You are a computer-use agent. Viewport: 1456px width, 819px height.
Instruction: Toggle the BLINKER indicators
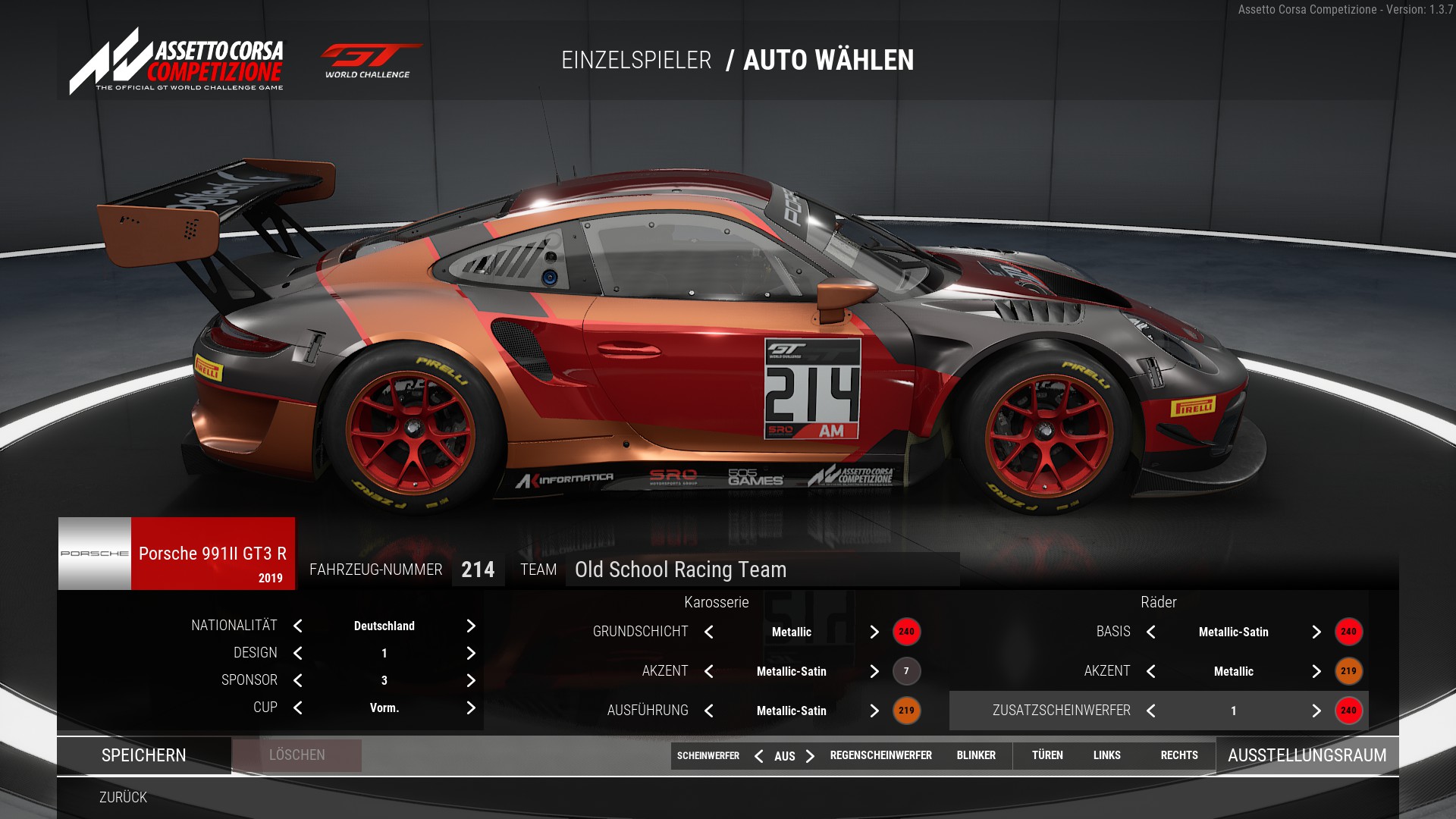pos(976,755)
